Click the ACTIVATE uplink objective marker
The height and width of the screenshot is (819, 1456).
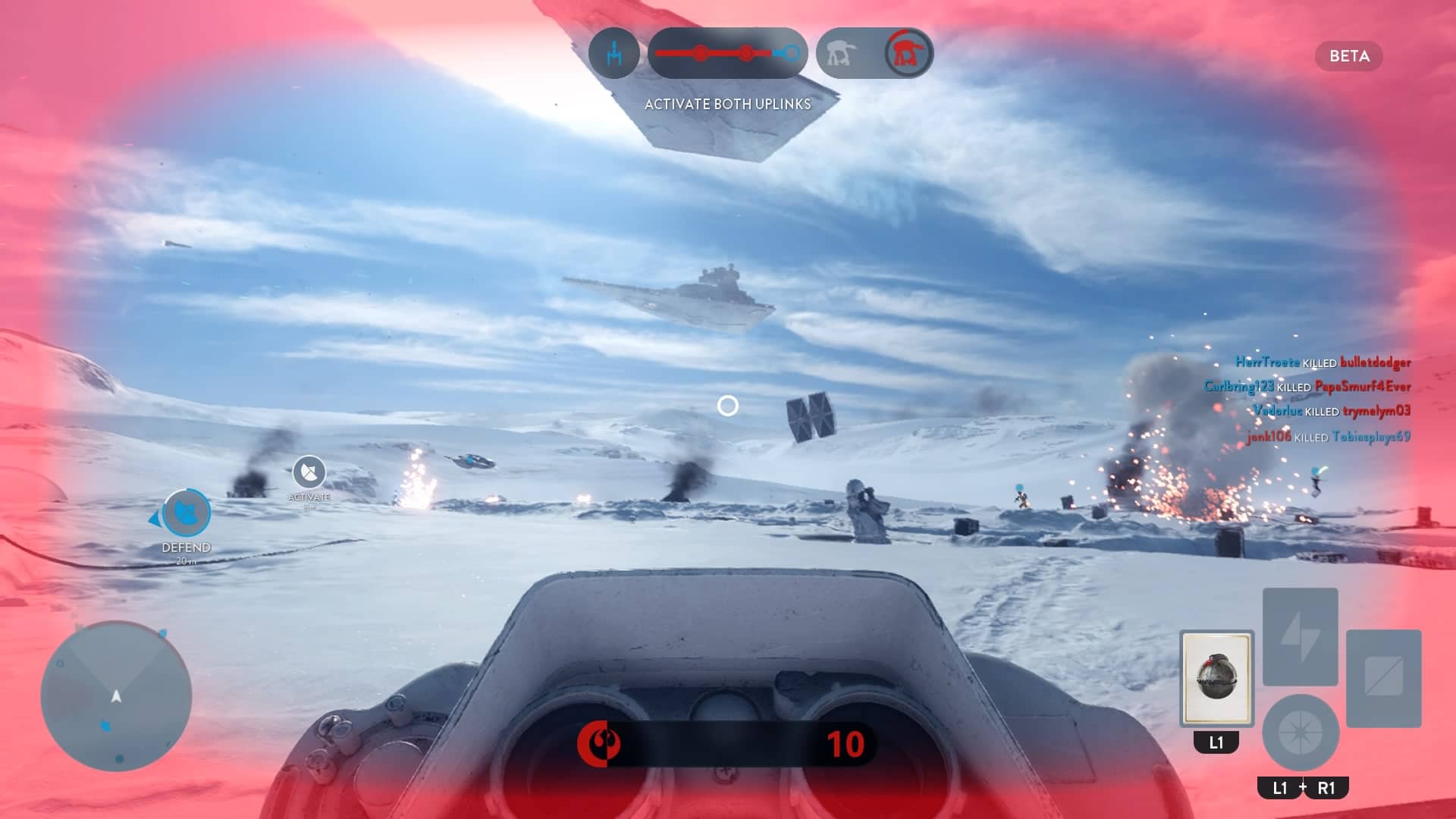click(x=309, y=472)
